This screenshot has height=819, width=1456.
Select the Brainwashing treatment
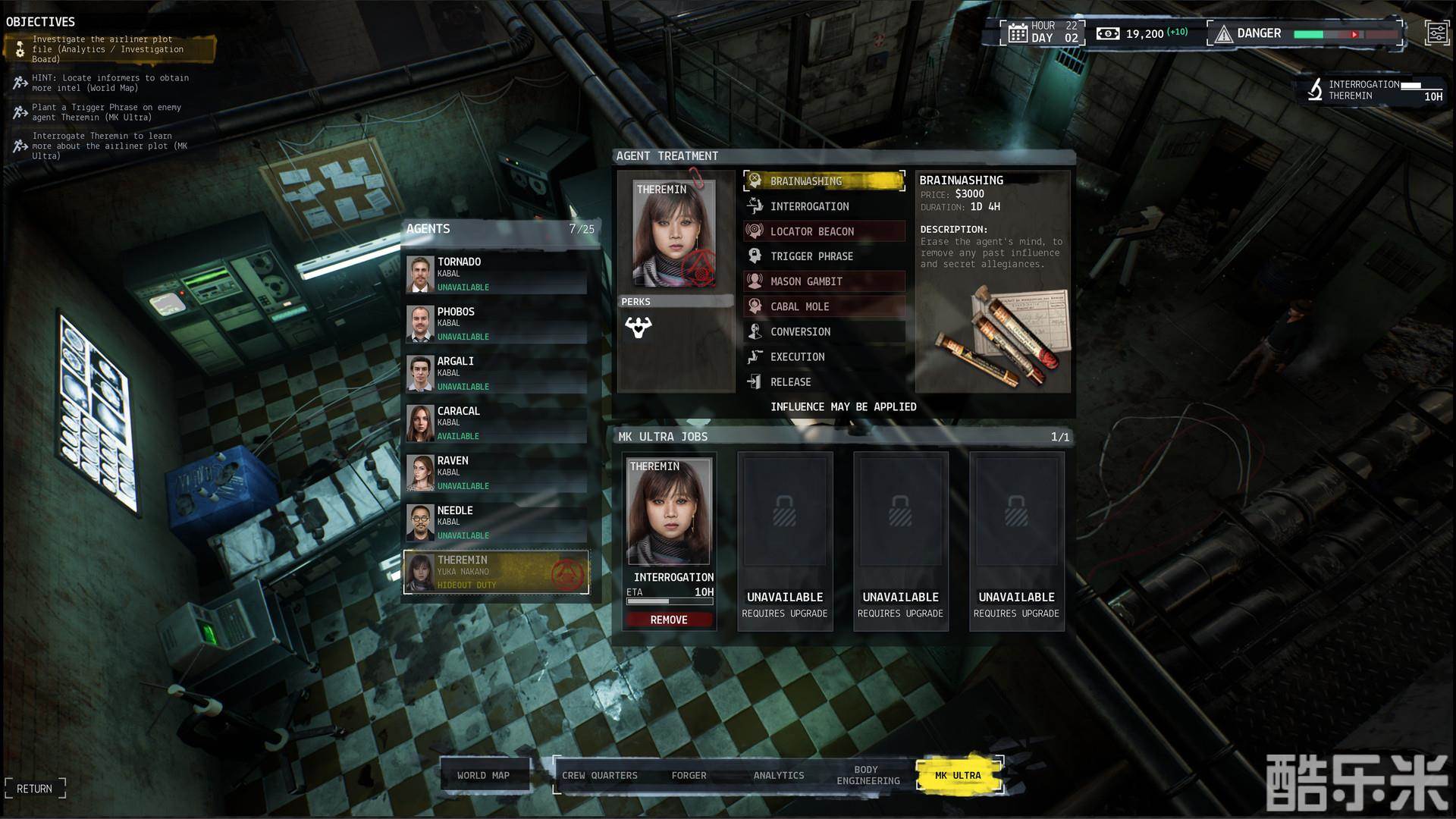tap(824, 181)
